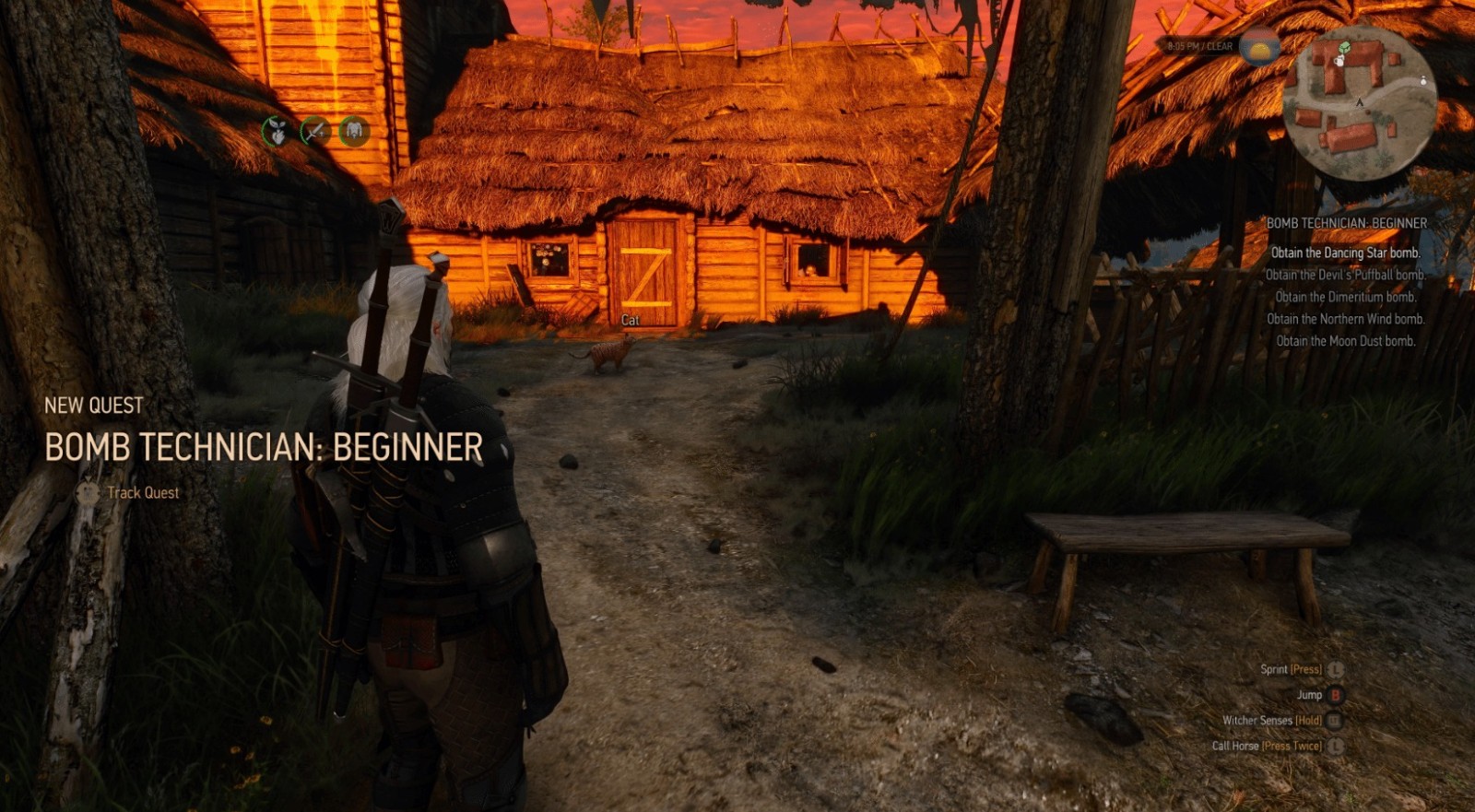This screenshot has width=1475, height=812.
Task: Select the Dimeritium bomb objective
Action: 1345,297
